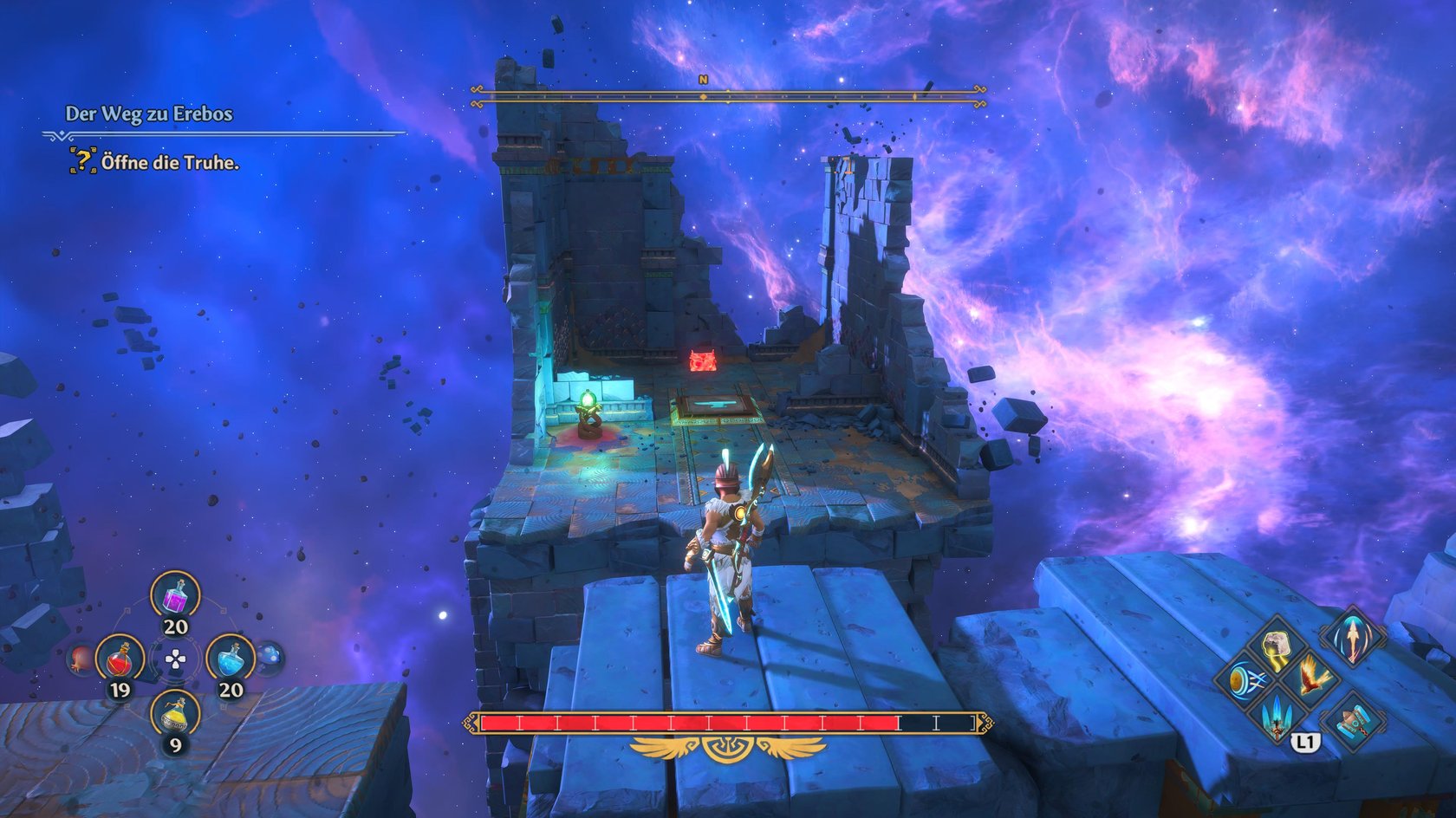The height and width of the screenshot is (818, 1456).
Task: Click the pomegranate item icon
Action: click(80, 660)
